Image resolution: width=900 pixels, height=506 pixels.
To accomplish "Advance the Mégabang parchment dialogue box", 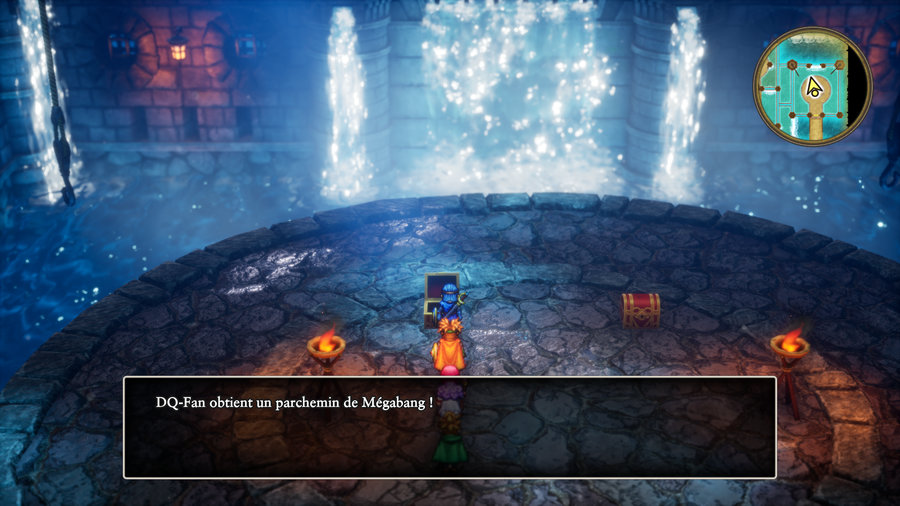I will pos(449,427).
